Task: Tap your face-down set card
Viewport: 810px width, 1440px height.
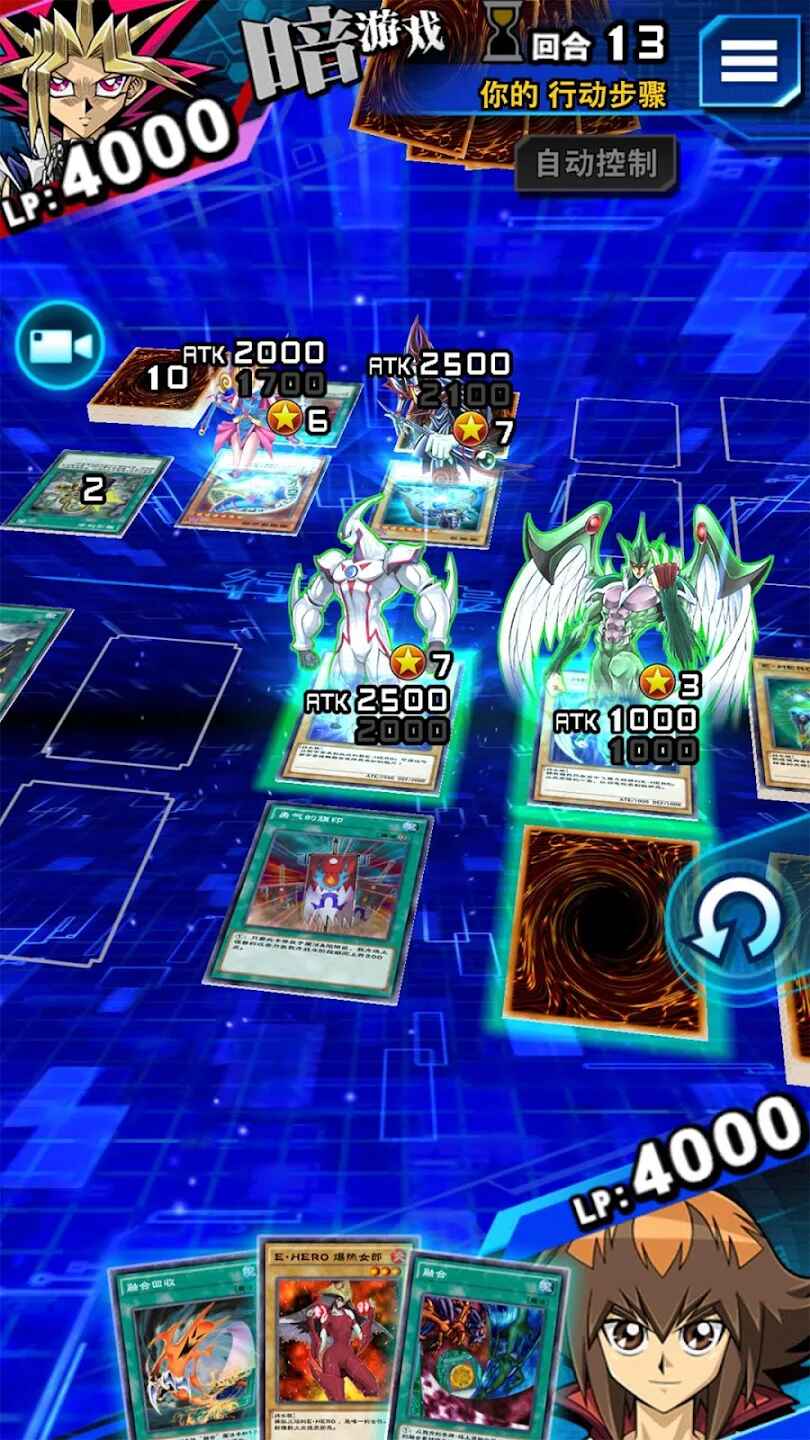Action: (603, 928)
